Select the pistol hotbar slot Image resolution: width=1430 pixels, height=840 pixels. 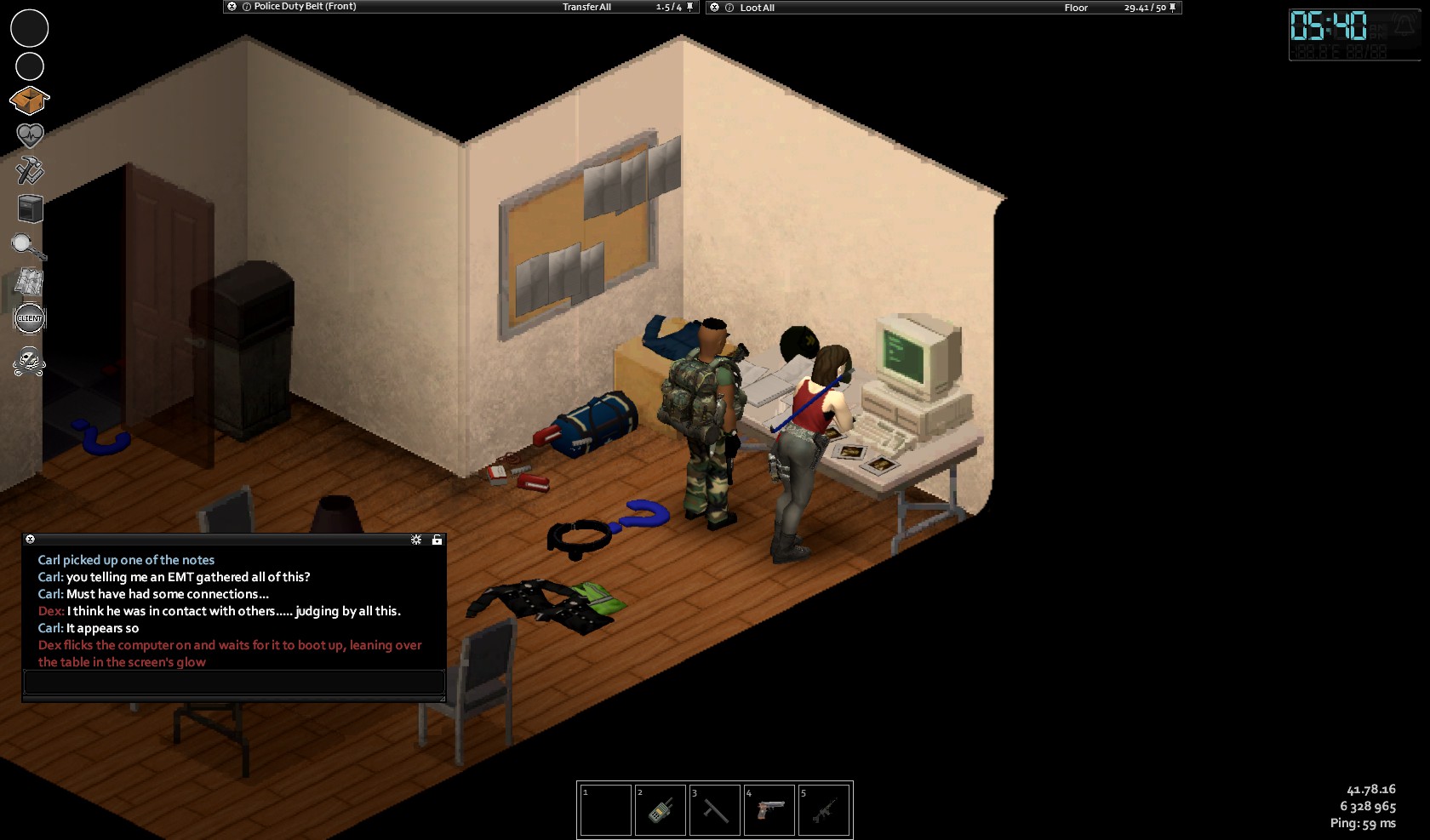tap(769, 810)
